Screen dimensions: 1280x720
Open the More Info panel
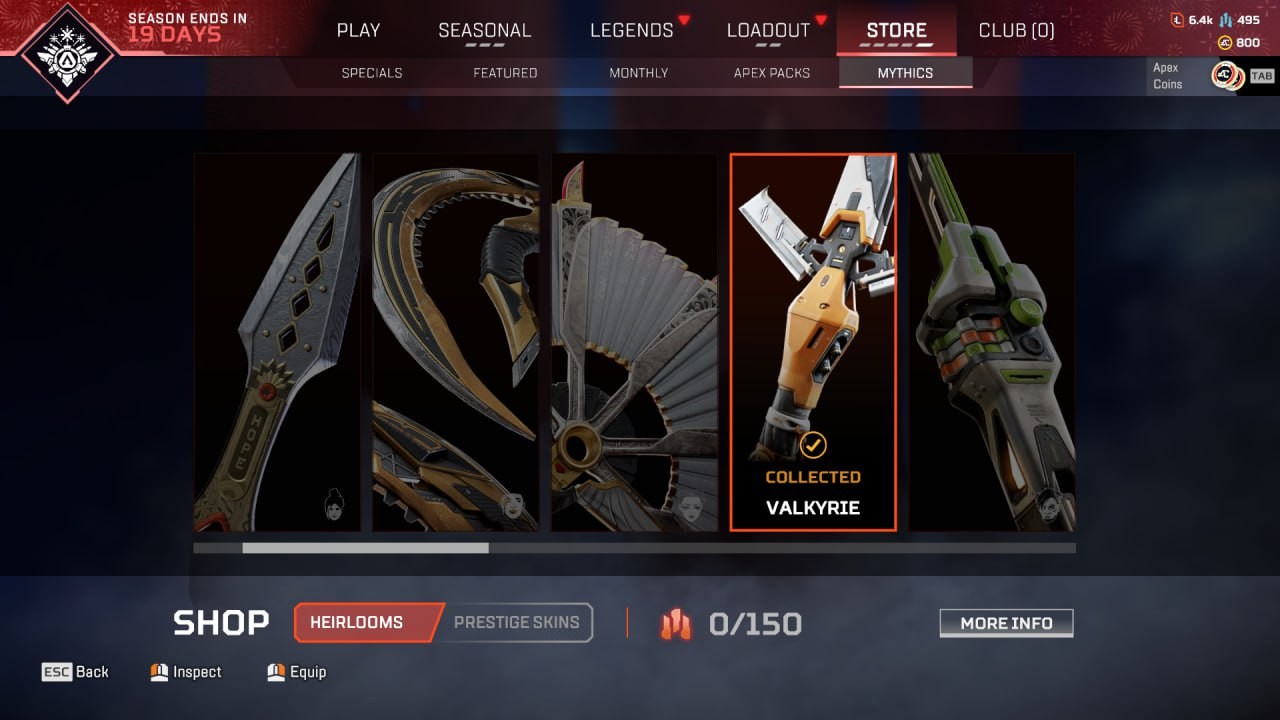(x=1006, y=623)
